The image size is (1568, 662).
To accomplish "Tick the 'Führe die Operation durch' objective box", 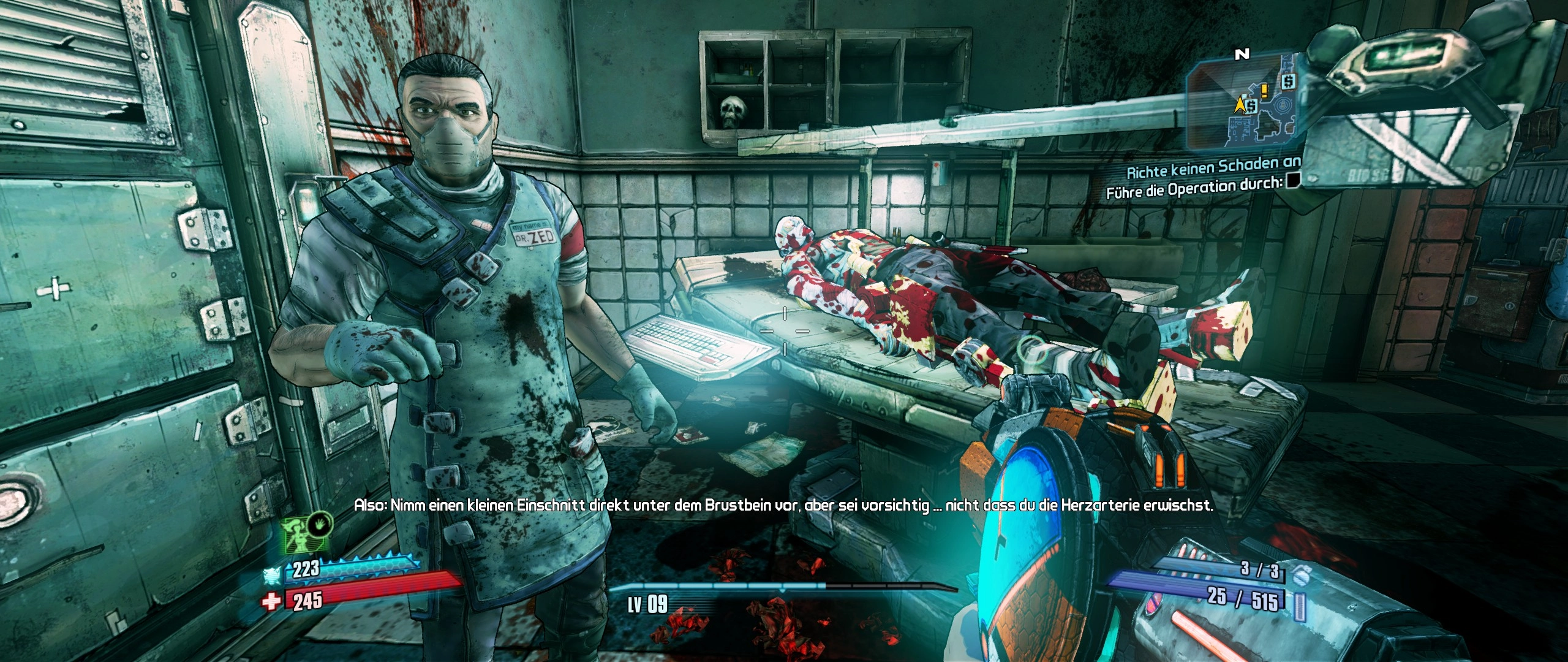I will click(1293, 180).
